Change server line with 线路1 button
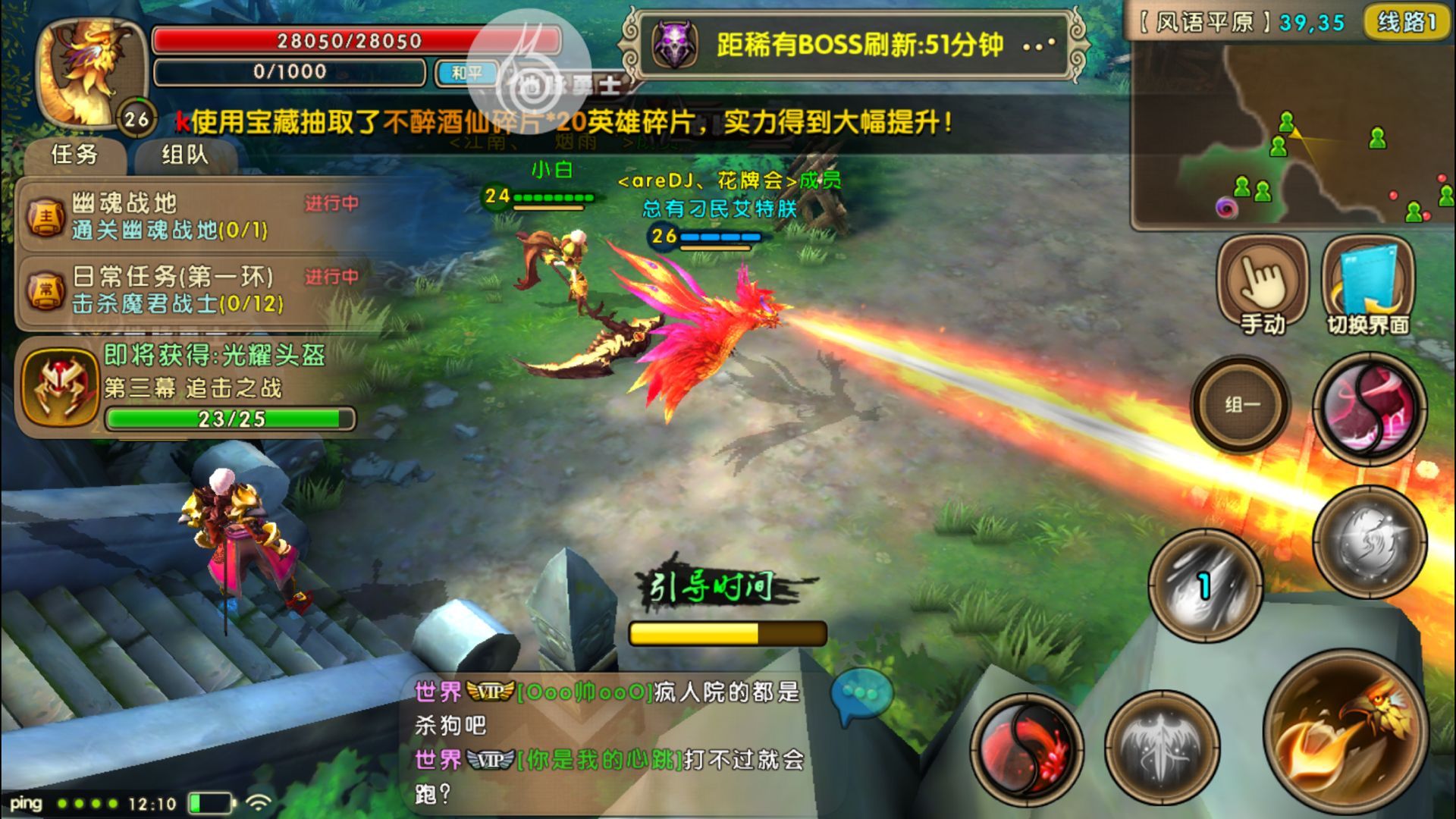The width and height of the screenshot is (1456, 819). [1407, 23]
